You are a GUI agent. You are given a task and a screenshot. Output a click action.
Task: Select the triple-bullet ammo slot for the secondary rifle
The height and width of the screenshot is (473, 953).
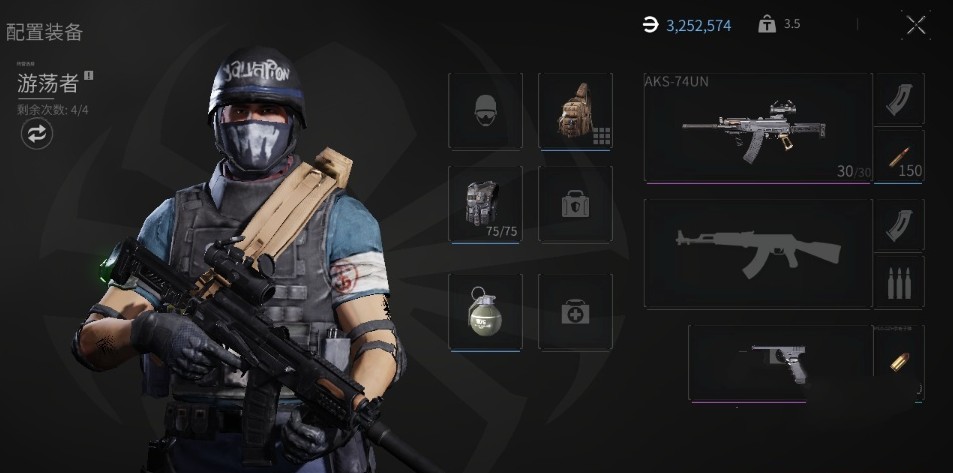[x=899, y=282]
